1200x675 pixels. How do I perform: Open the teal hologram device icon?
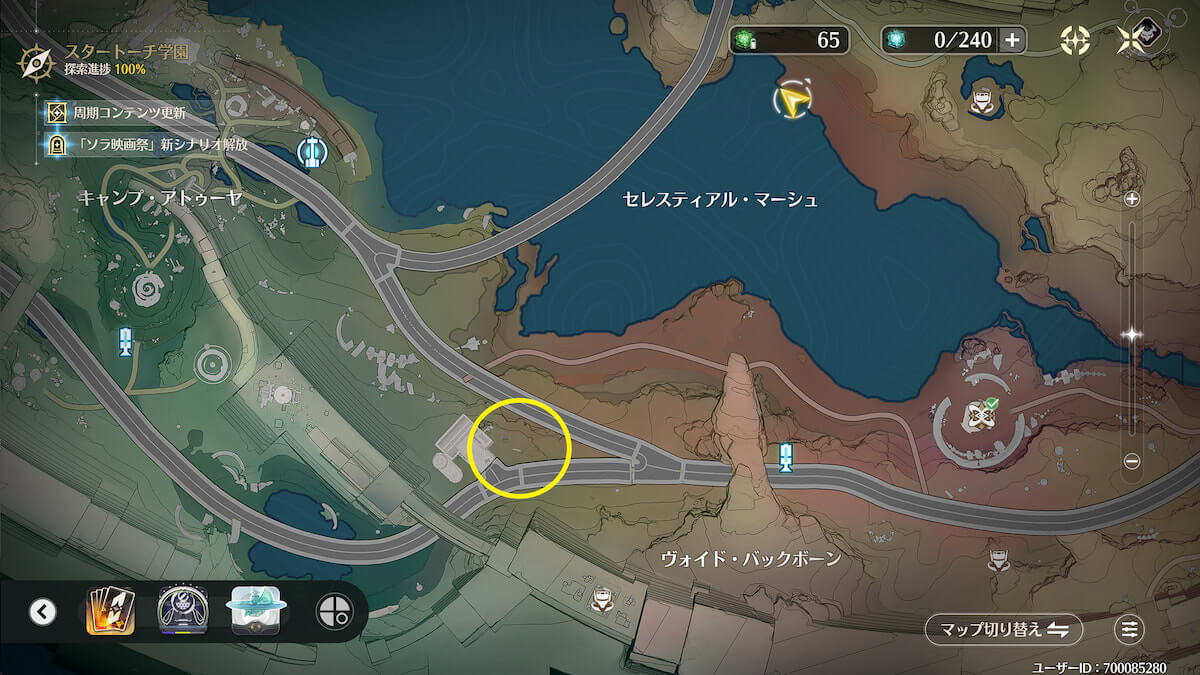pos(258,611)
